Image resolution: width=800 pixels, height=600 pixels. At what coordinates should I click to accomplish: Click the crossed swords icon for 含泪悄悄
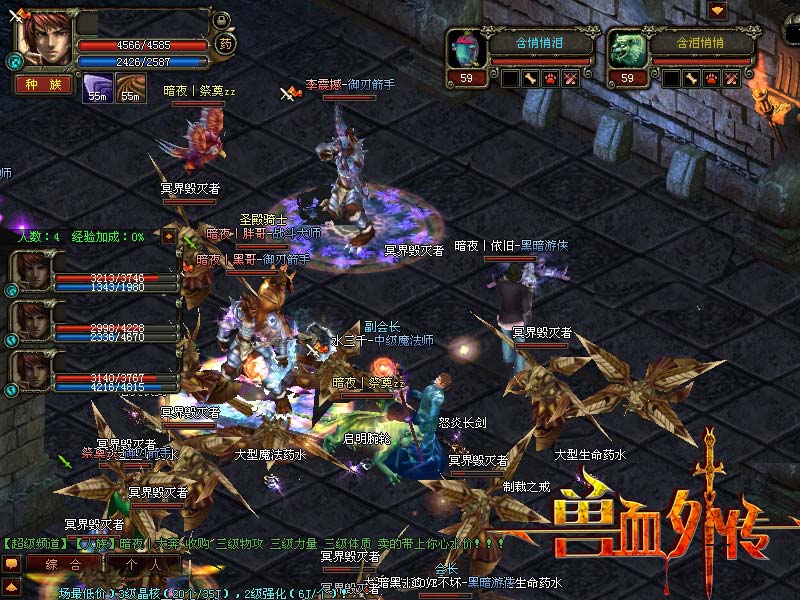[731, 78]
